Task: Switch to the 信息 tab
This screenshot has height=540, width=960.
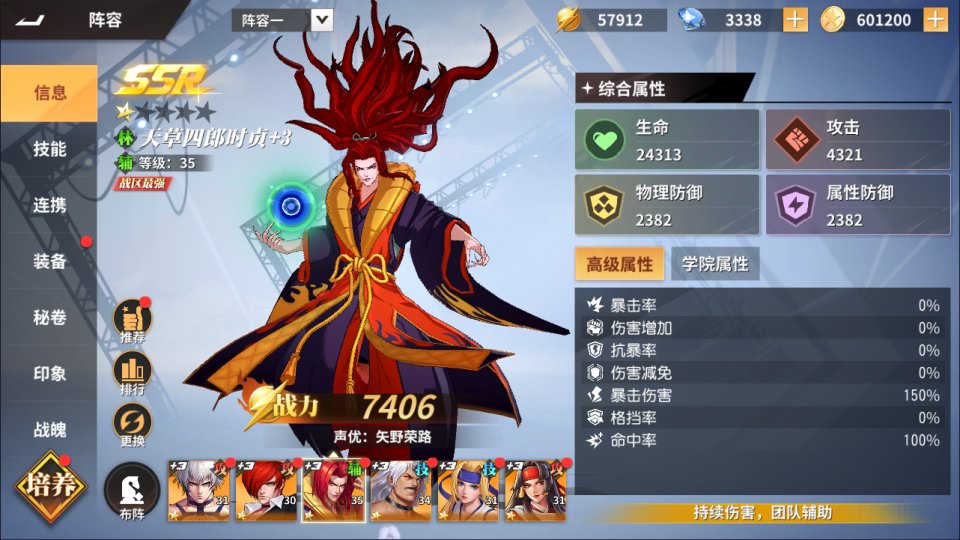Action: click(x=50, y=93)
